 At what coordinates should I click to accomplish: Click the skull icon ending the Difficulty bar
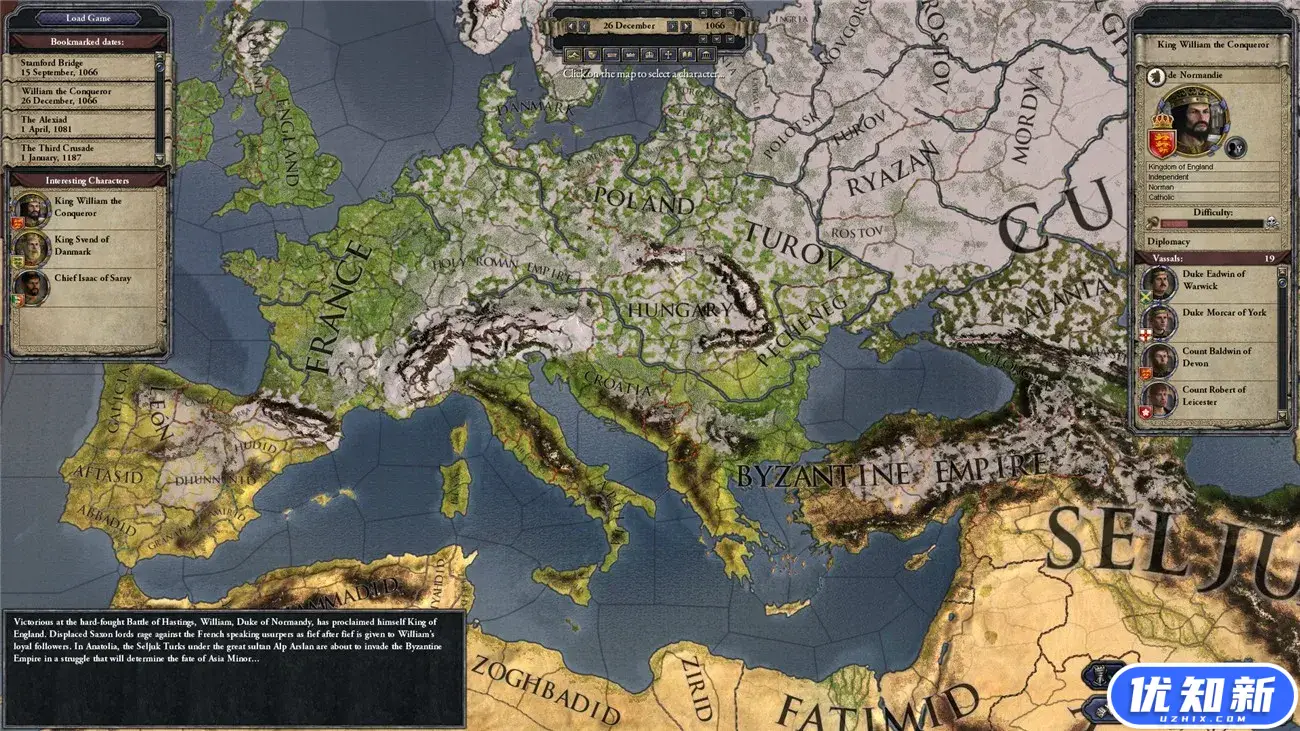tap(1272, 223)
